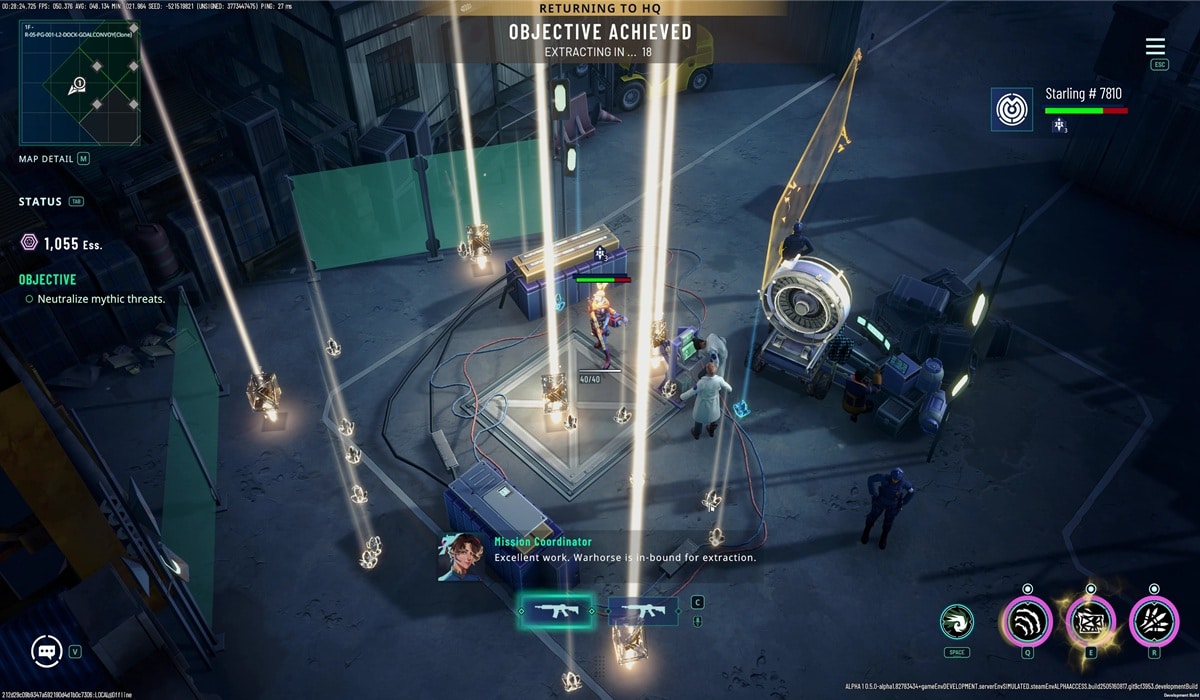Use the claw slash ability
The width and height of the screenshot is (1200, 700).
(1027, 622)
